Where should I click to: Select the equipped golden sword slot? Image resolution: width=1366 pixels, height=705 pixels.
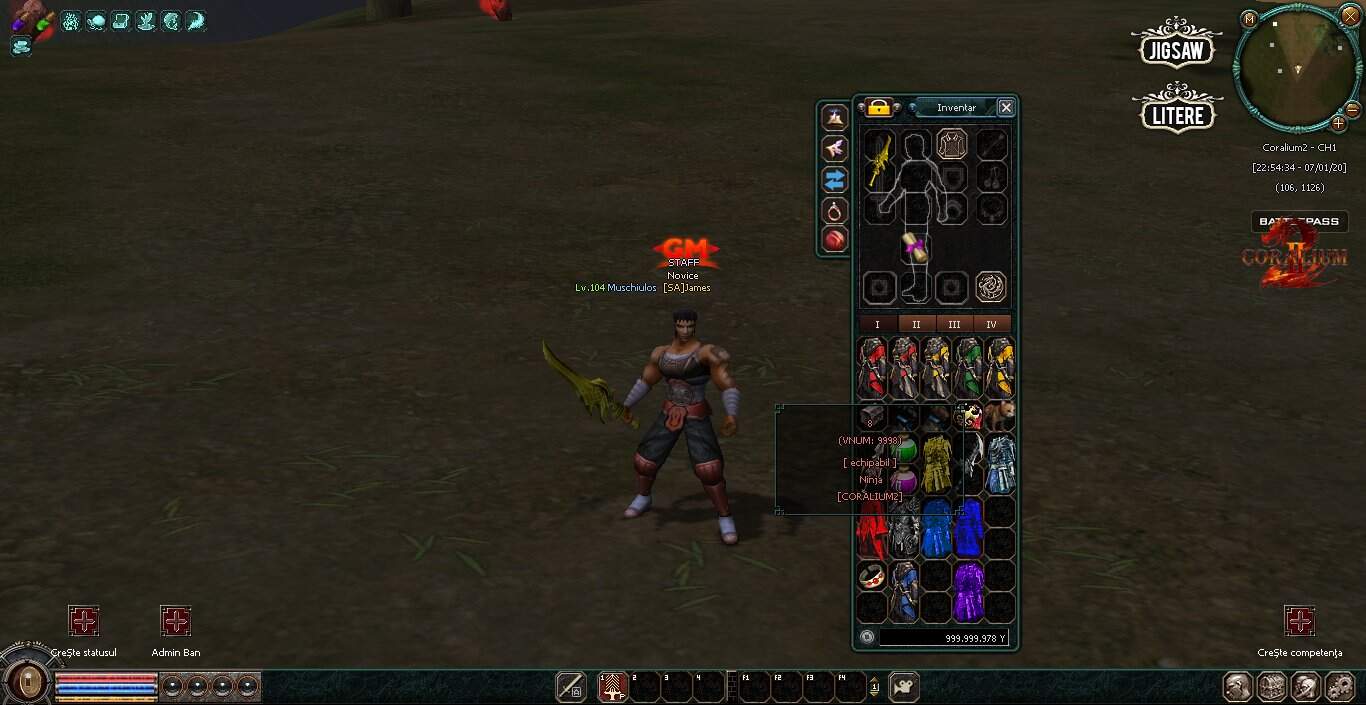click(879, 158)
